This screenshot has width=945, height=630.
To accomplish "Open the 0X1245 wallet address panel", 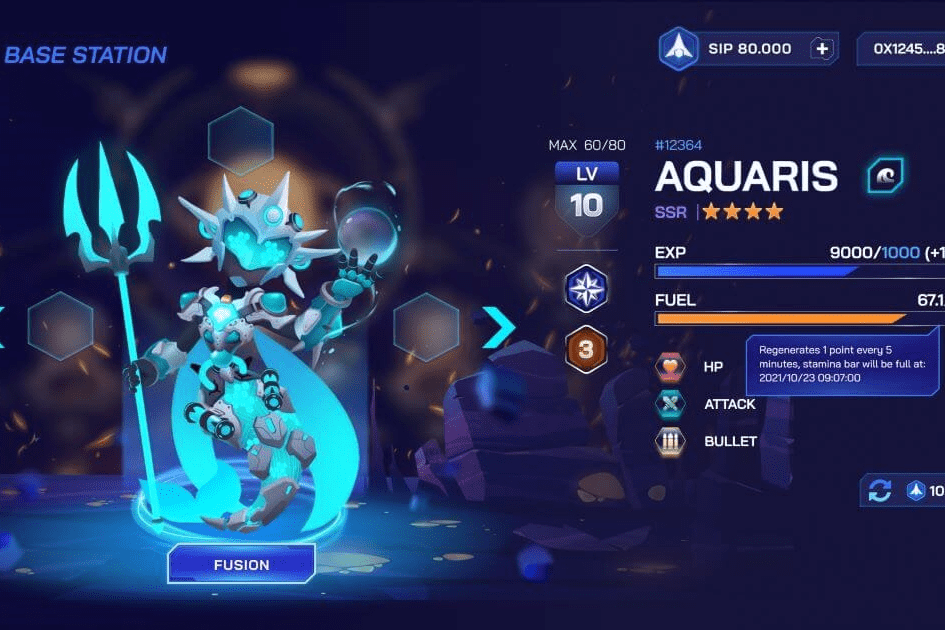I will click(x=900, y=49).
